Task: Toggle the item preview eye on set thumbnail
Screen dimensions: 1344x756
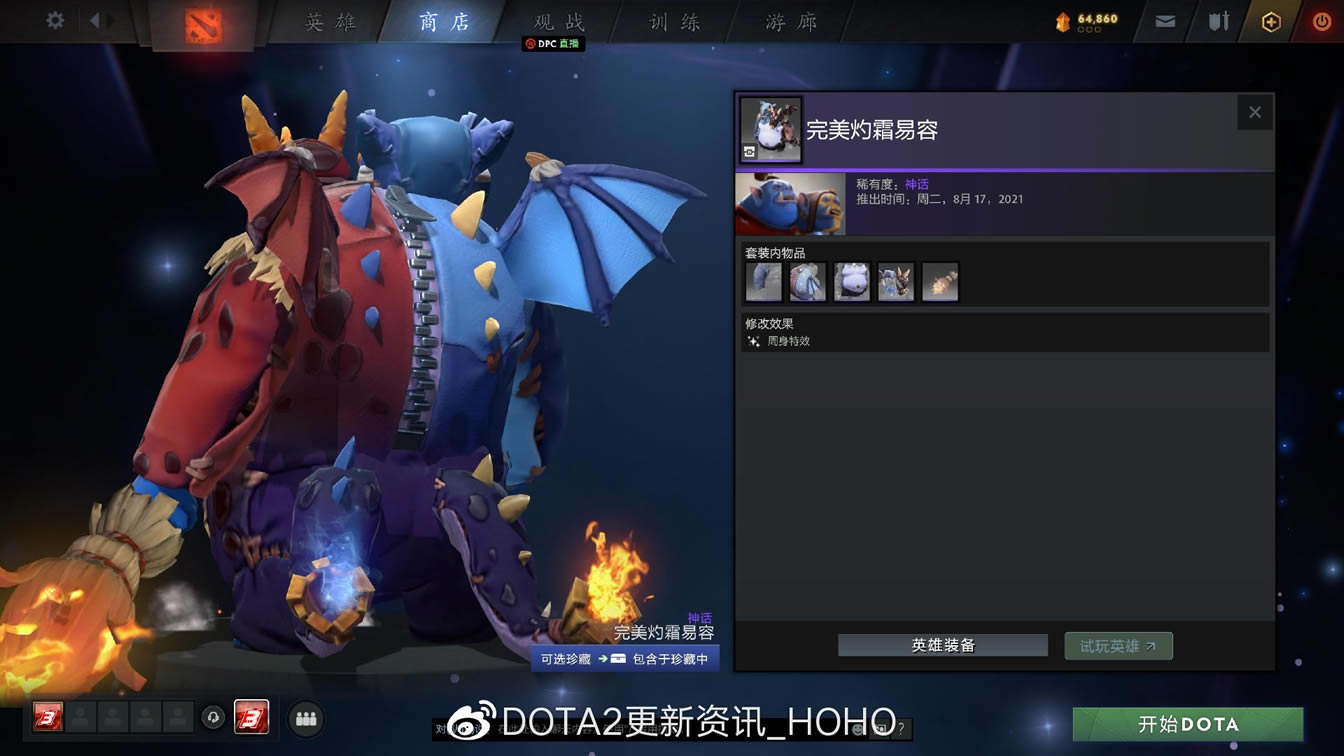Action: click(x=749, y=151)
